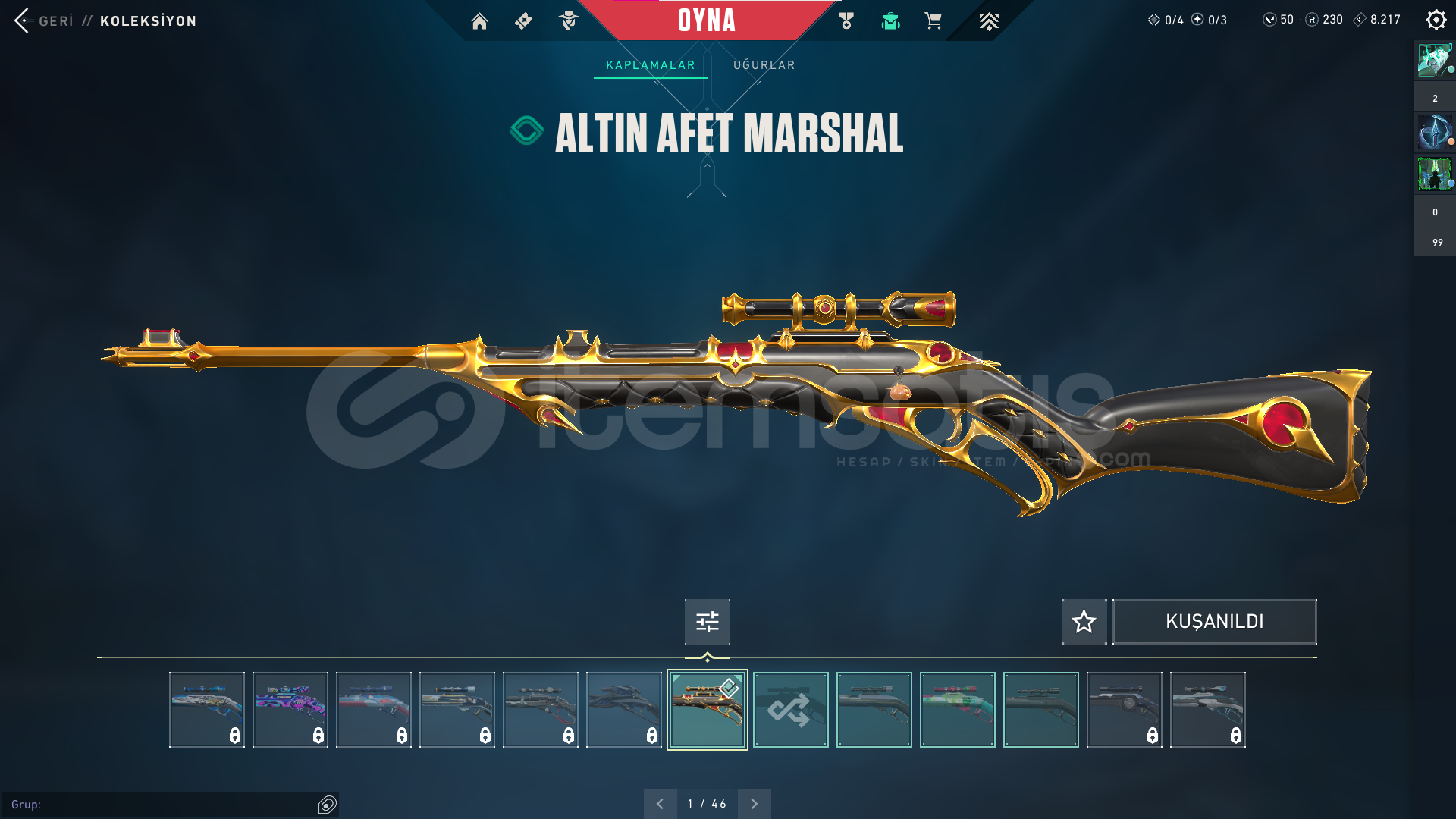Click the top friend avatar in sidebar
This screenshot has width=1456, height=819.
pos(1434,61)
